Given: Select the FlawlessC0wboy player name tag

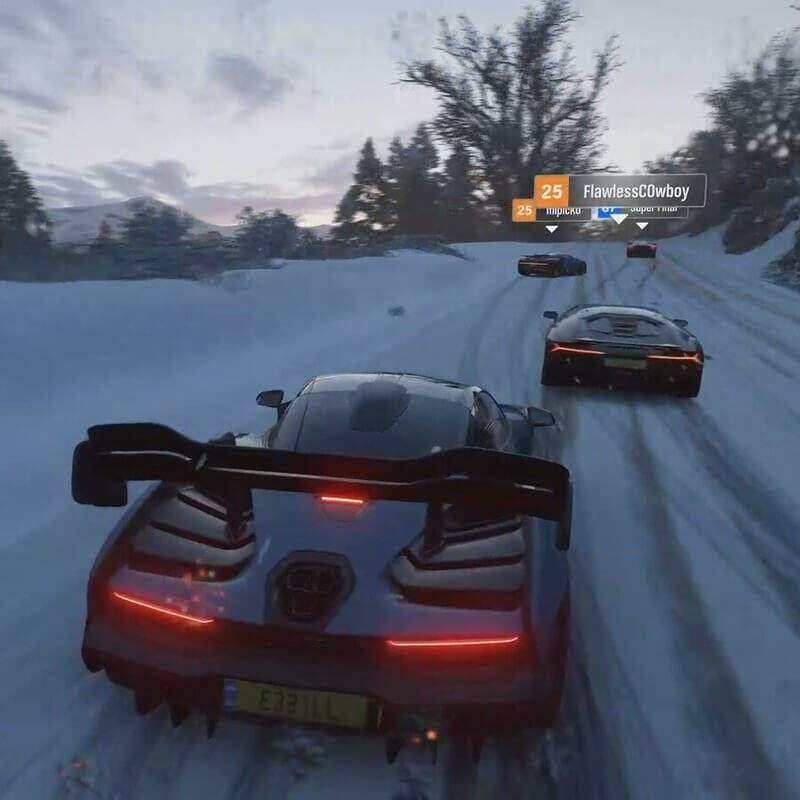Looking at the screenshot, I should point(620,190).
